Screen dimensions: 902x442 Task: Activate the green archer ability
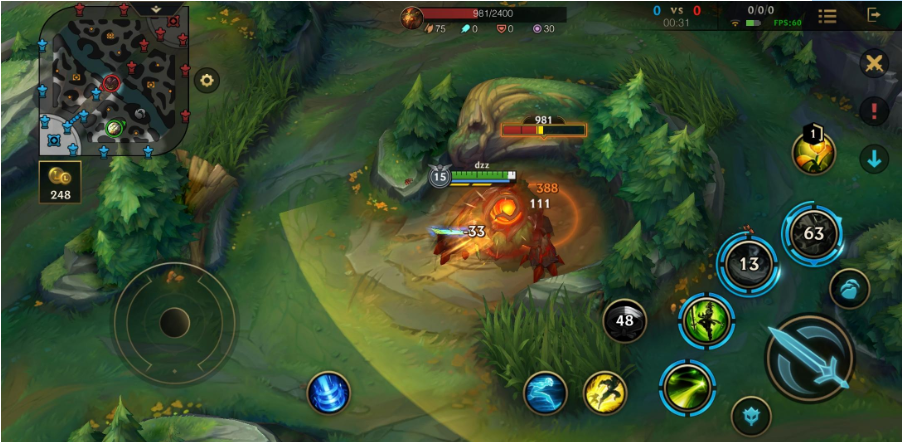(x=707, y=320)
